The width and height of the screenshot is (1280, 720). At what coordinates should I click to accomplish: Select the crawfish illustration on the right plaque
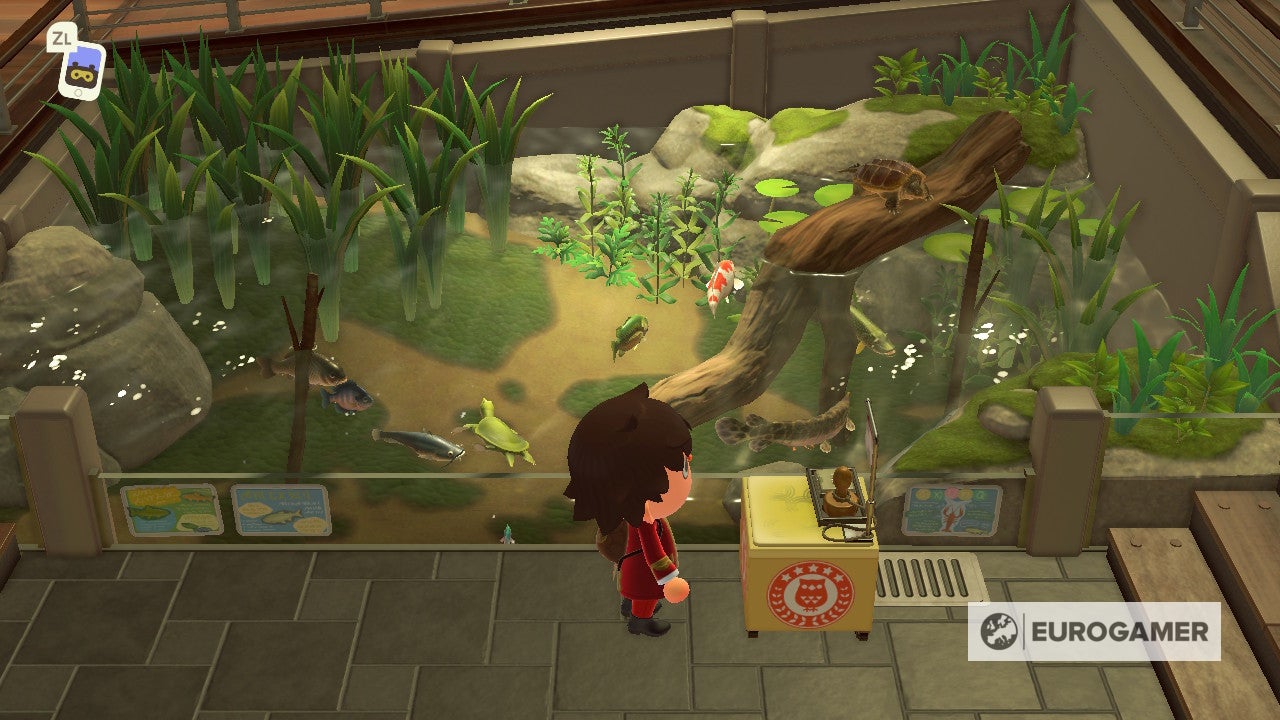949,518
